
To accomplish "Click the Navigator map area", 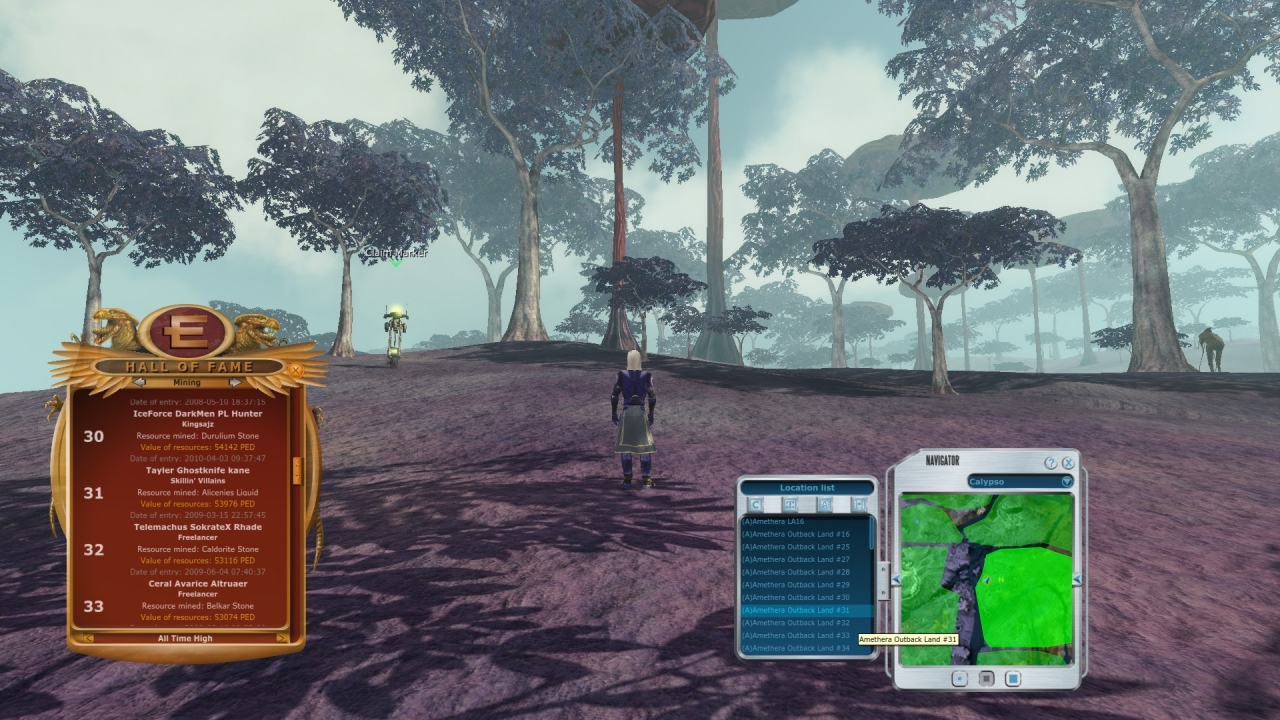I will [986, 580].
